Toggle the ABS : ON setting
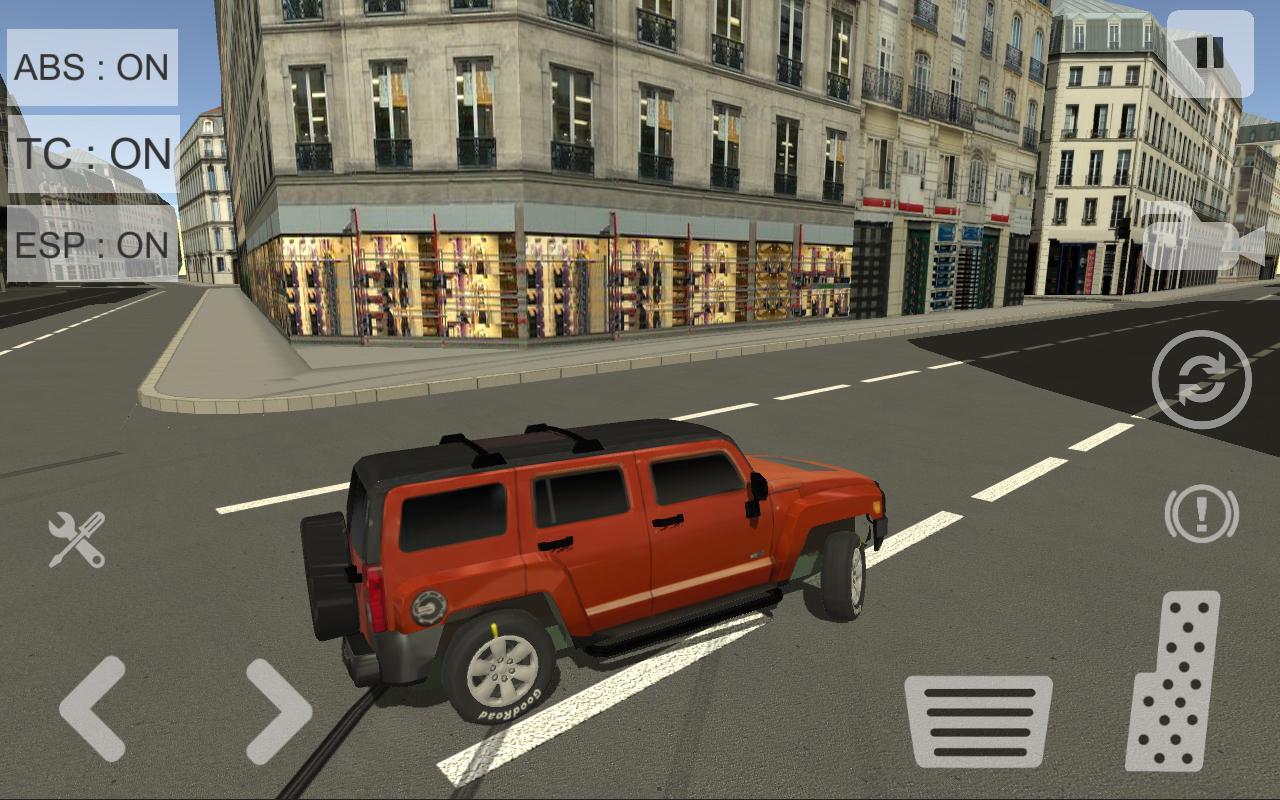1280x800 pixels. click(x=92, y=67)
